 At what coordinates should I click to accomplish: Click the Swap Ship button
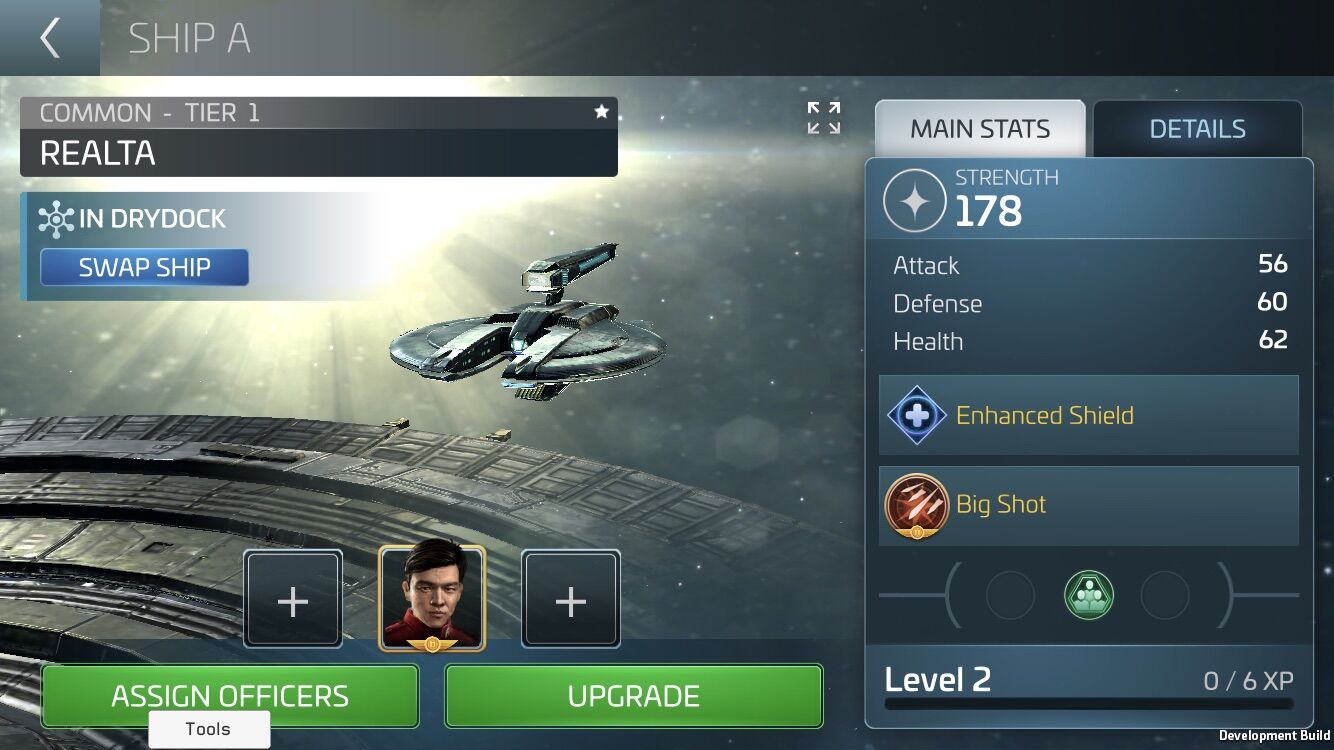point(144,268)
